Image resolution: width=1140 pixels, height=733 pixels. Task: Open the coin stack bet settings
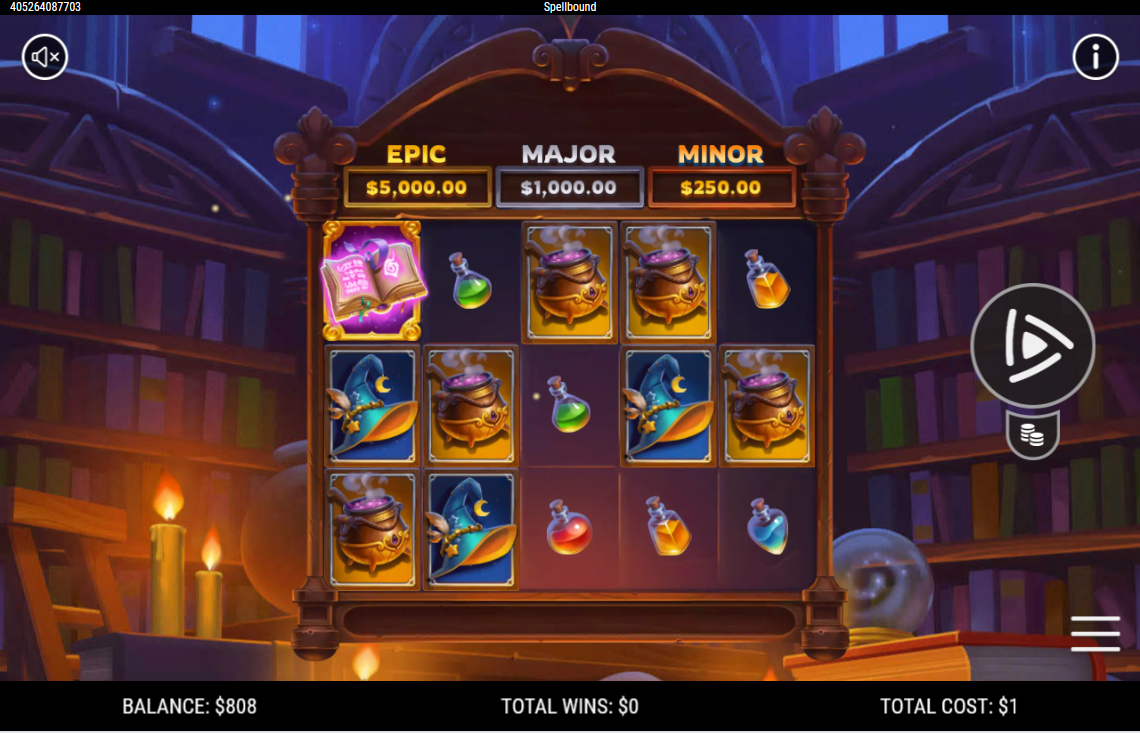click(1032, 435)
